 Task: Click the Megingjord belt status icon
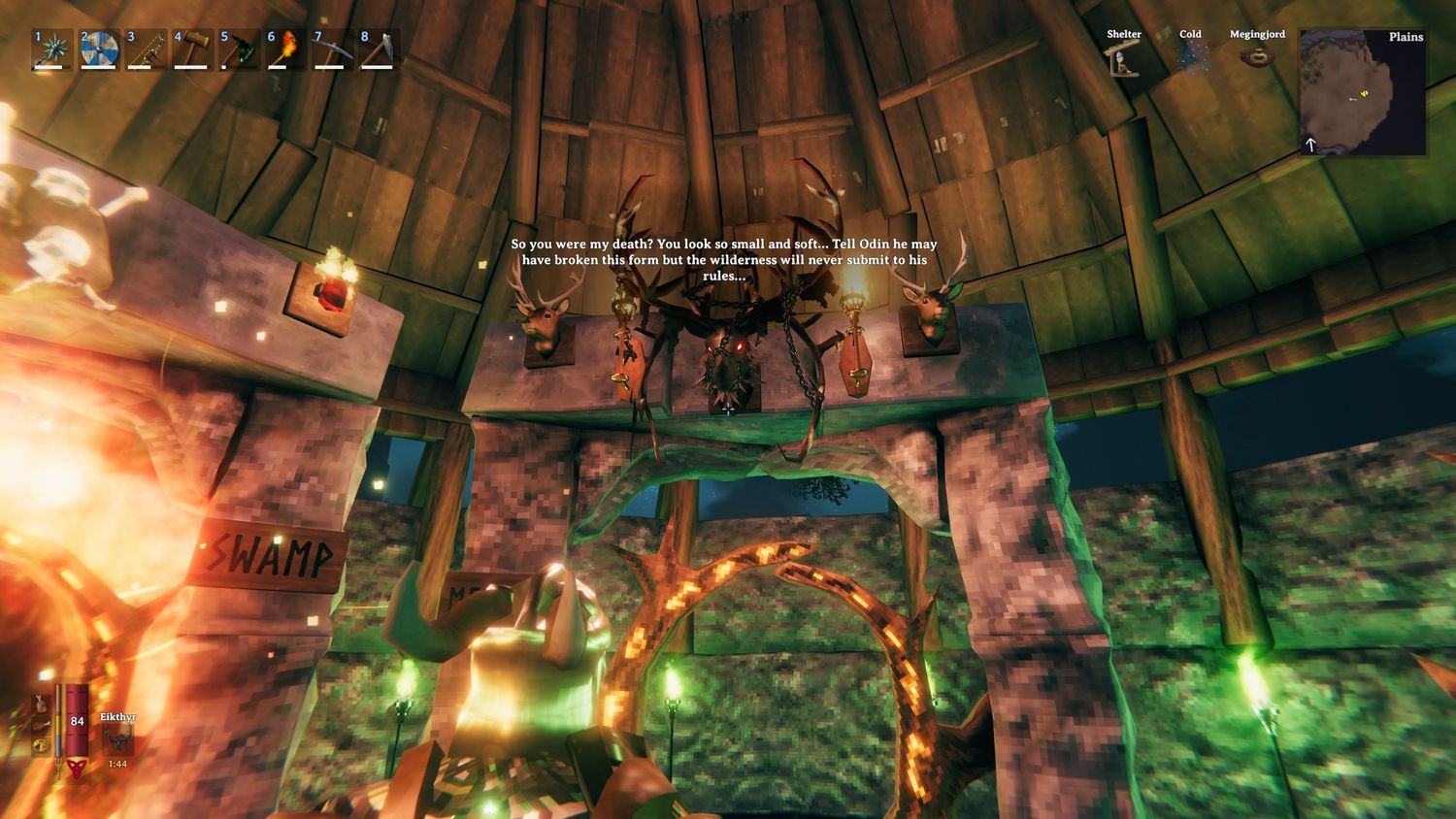[x=1257, y=56]
